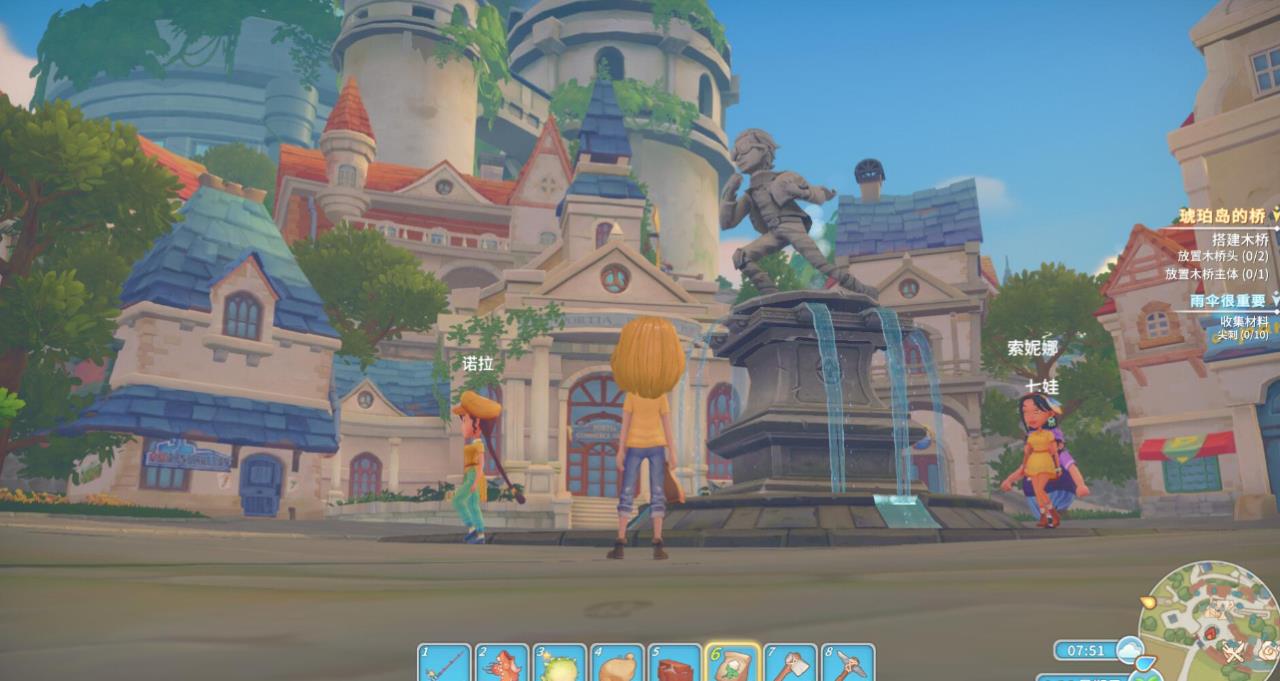The width and height of the screenshot is (1280, 681).
Task: Pick the tan sack in hotbar slot 4
Action: [618, 664]
